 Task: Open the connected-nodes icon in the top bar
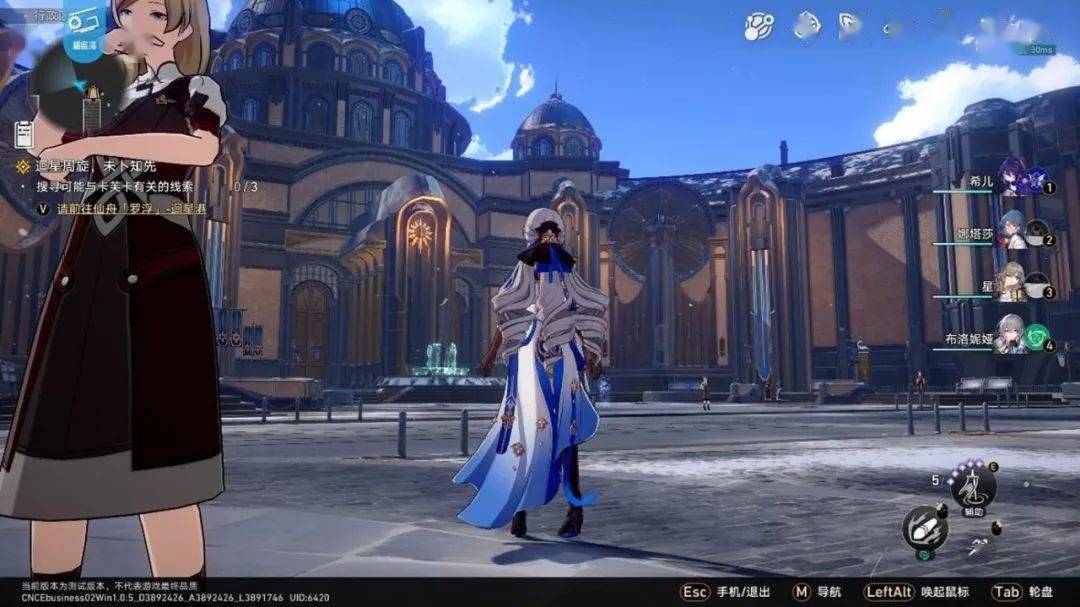(759, 27)
